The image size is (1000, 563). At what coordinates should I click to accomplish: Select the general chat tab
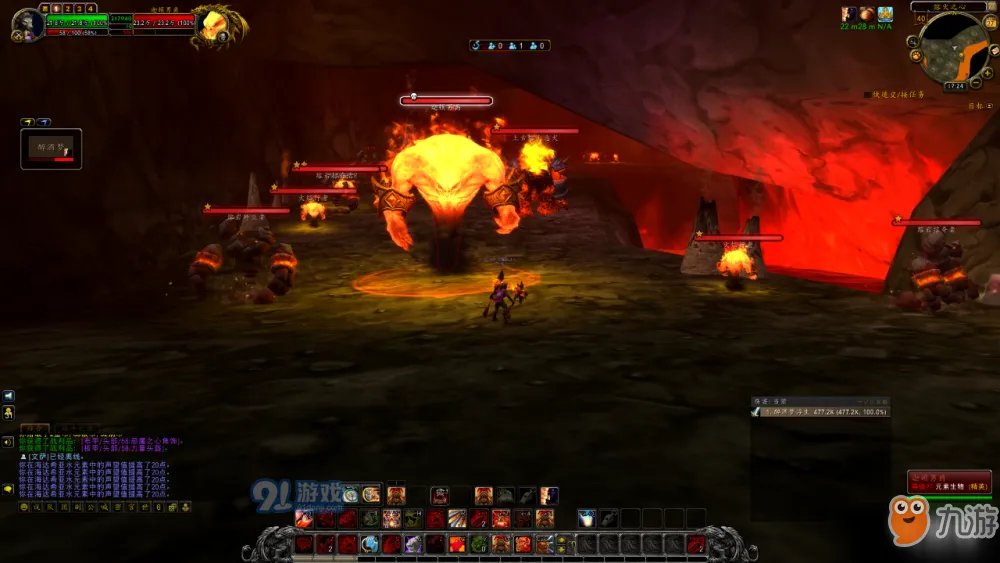[35, 429]
